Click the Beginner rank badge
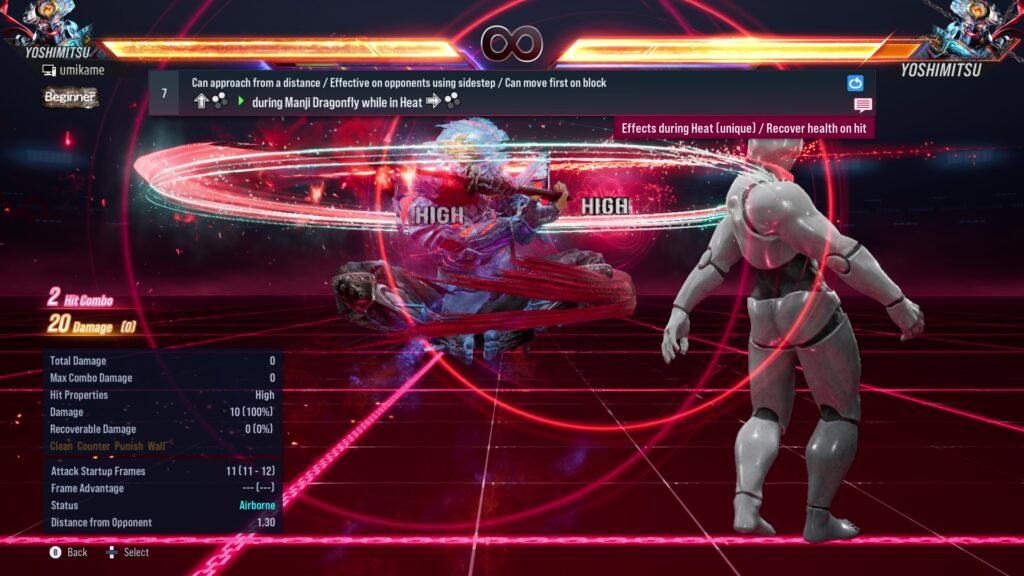The image size is (1024, 576). [70, 97]
